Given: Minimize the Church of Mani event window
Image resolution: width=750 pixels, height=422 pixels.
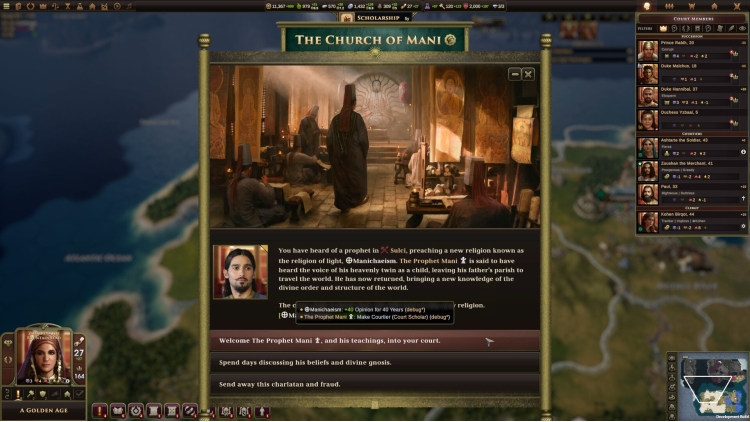Looking at the screenshot, I should pos(515,74).
